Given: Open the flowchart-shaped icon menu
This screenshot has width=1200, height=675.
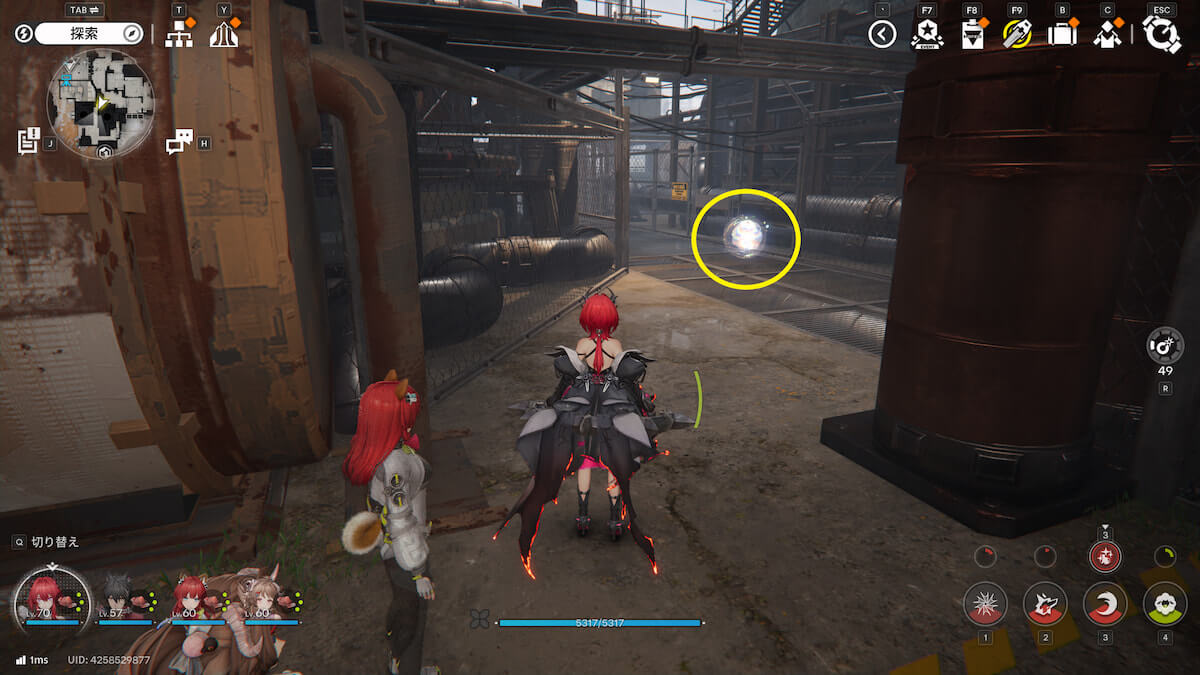Looking at the screenshot, I should (179, 34).
